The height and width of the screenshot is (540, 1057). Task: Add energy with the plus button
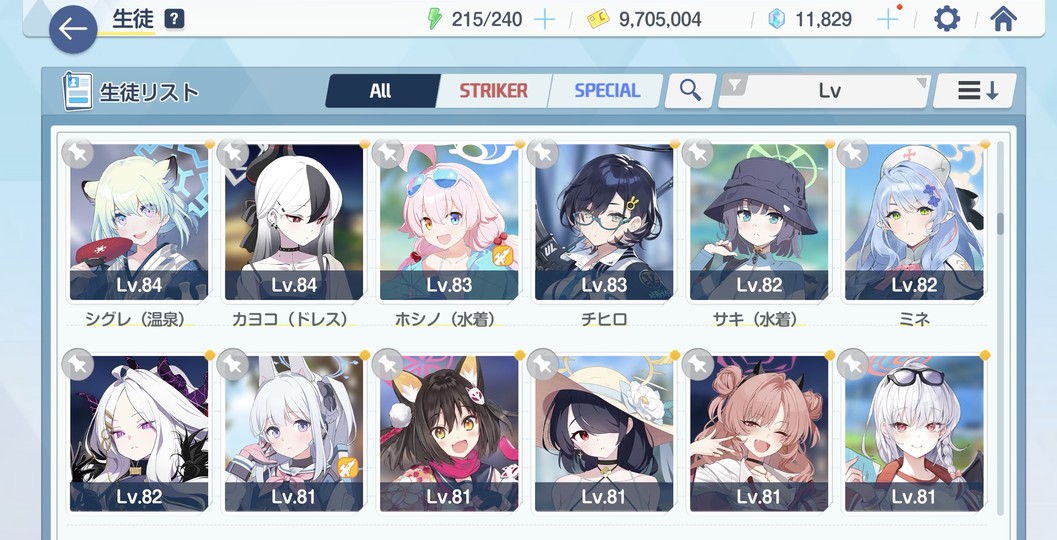pyautogui.click(x=545, y=19)
